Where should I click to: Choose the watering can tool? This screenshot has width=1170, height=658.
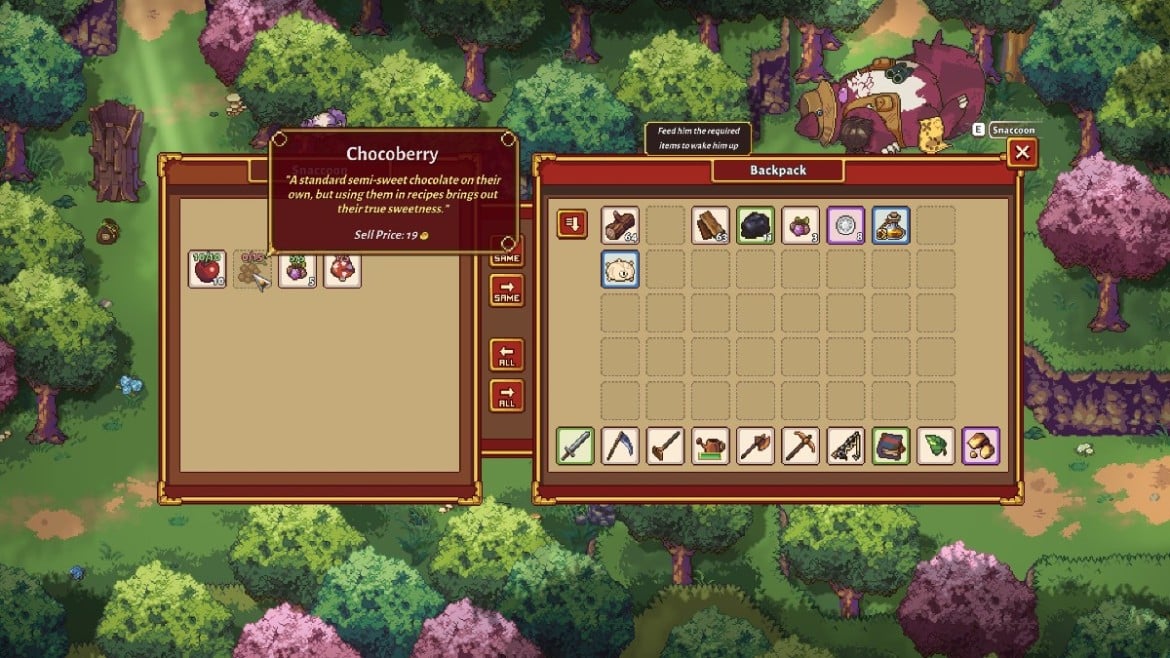tap(710, 446)
